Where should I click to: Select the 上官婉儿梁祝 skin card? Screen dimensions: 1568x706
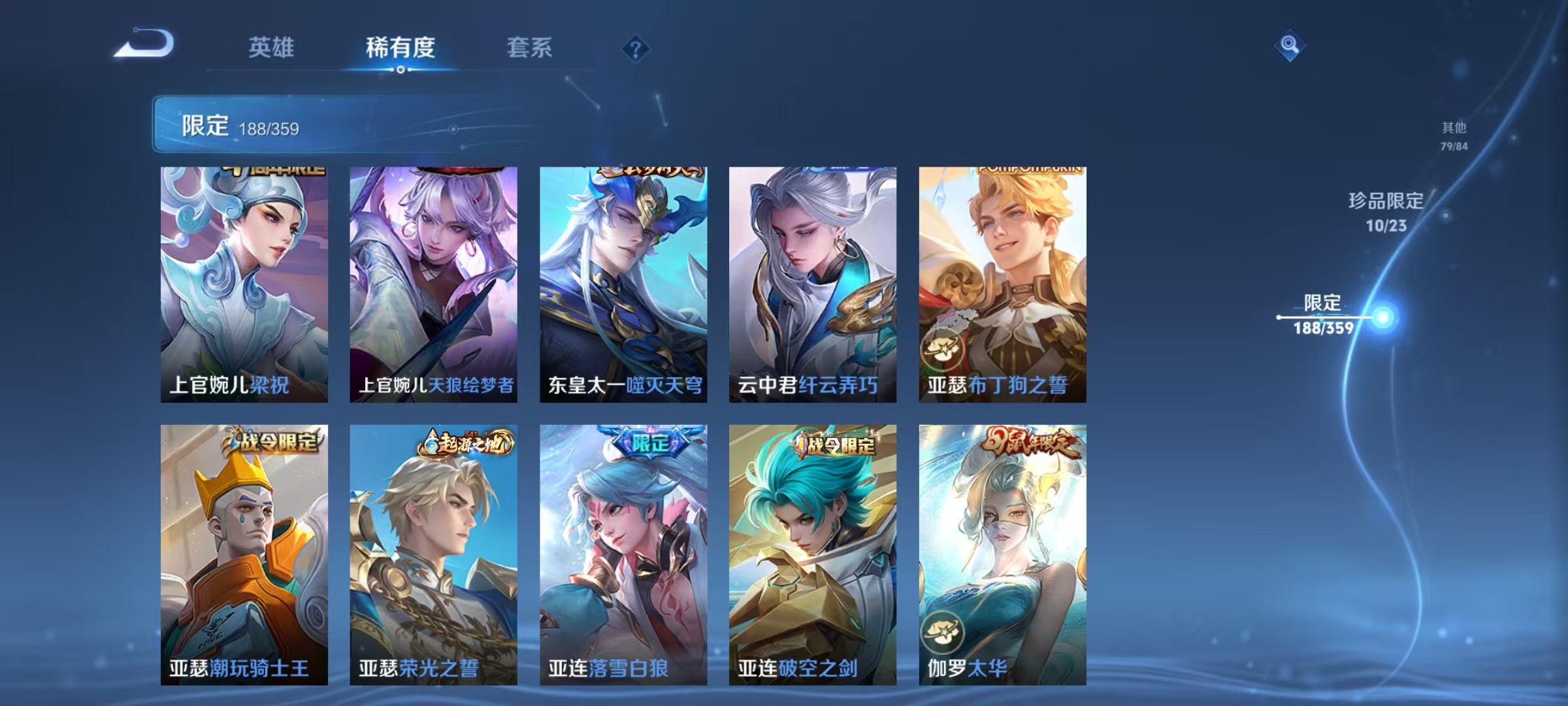[243, 281]
